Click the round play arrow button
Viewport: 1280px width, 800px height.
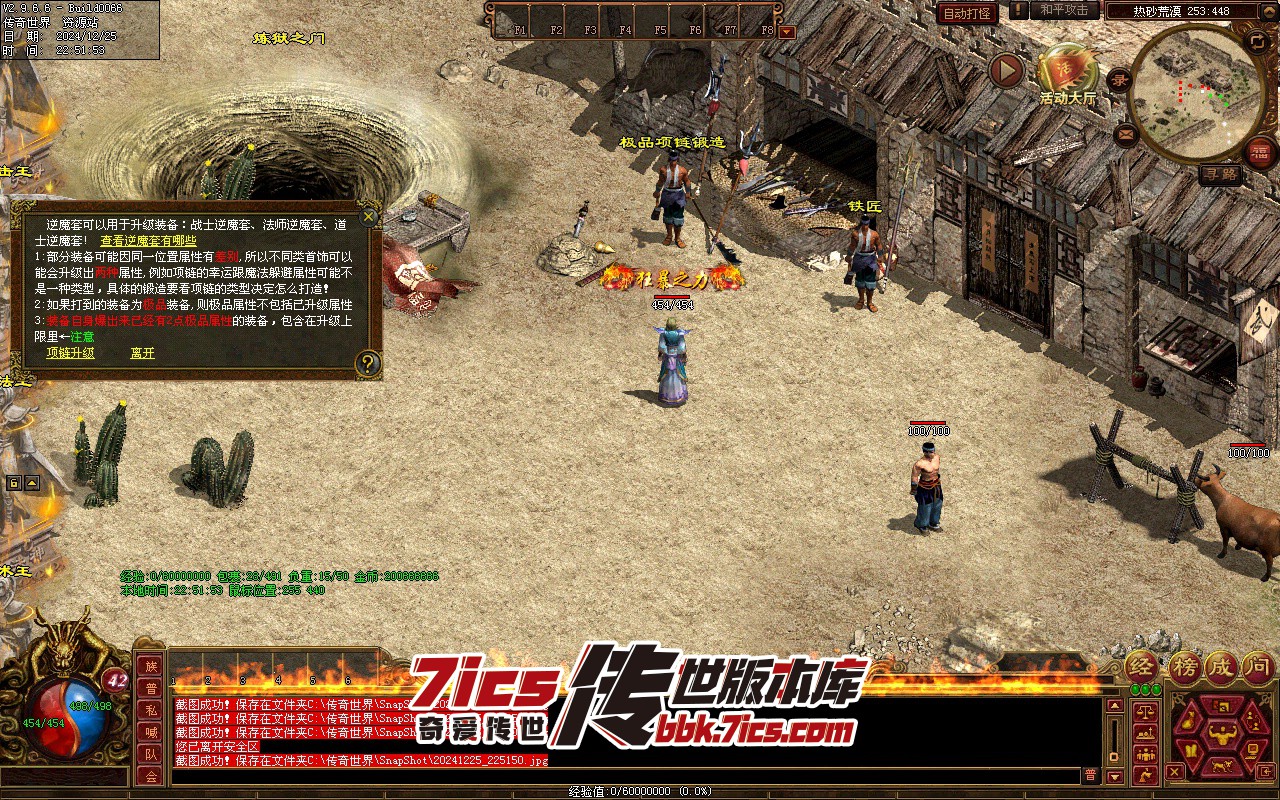click(x=1006, y=71)
